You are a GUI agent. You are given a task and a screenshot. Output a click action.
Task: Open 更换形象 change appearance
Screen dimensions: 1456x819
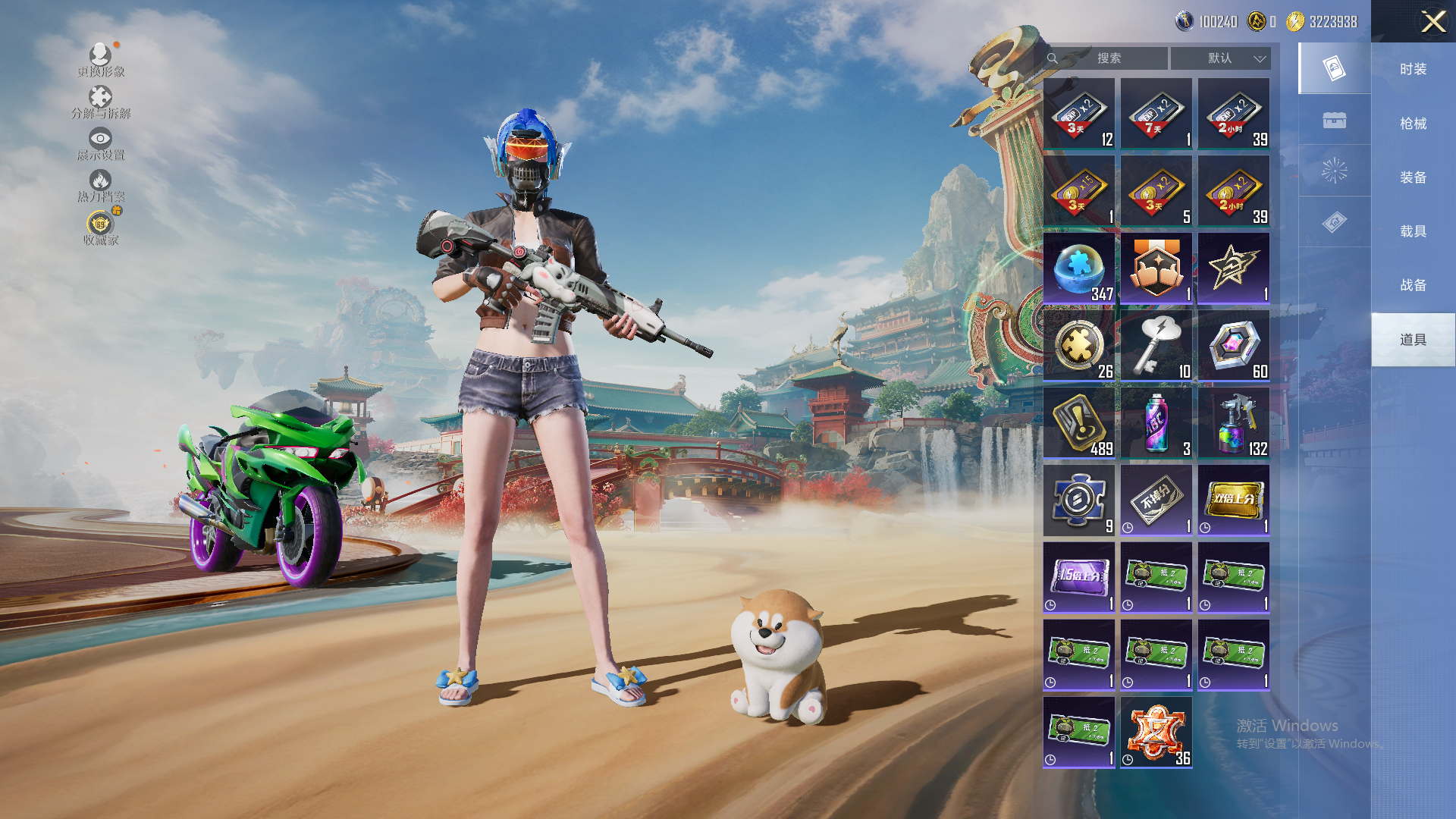101,61
